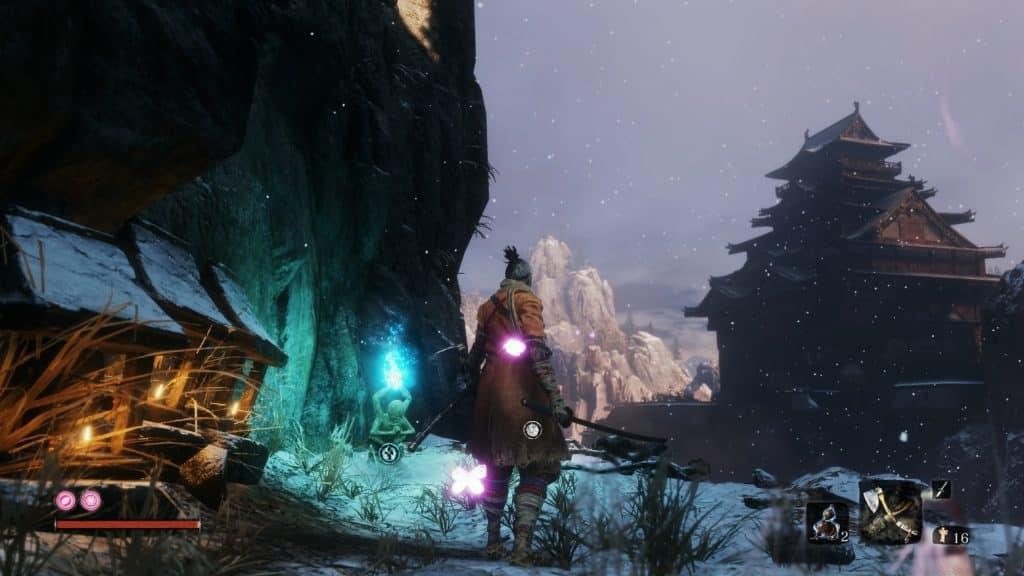1024x576 pixels.
Task: Select the Healing Gourd item slot
Action: 827,521
